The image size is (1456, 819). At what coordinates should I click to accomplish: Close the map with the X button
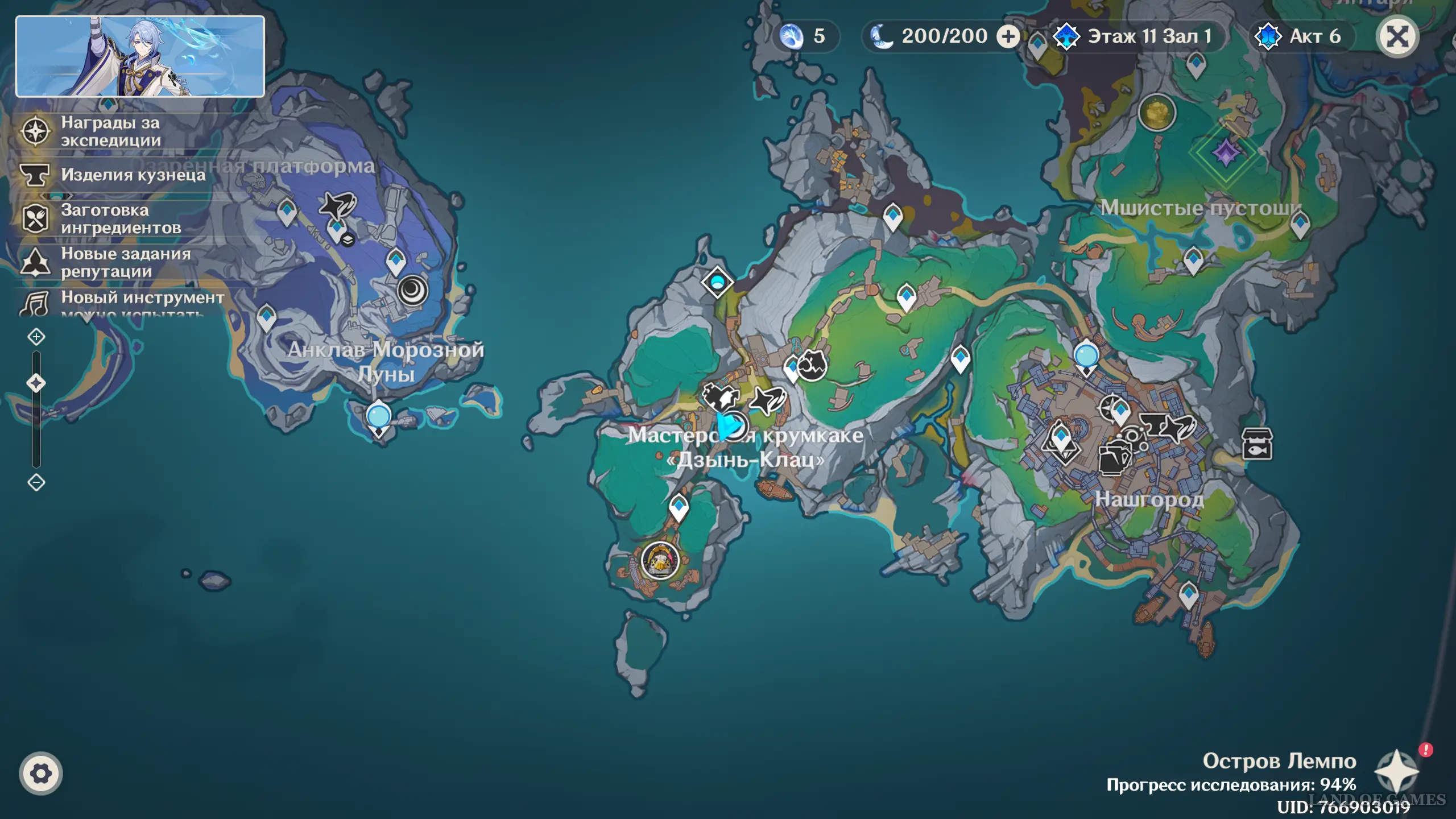point(1397,37)
